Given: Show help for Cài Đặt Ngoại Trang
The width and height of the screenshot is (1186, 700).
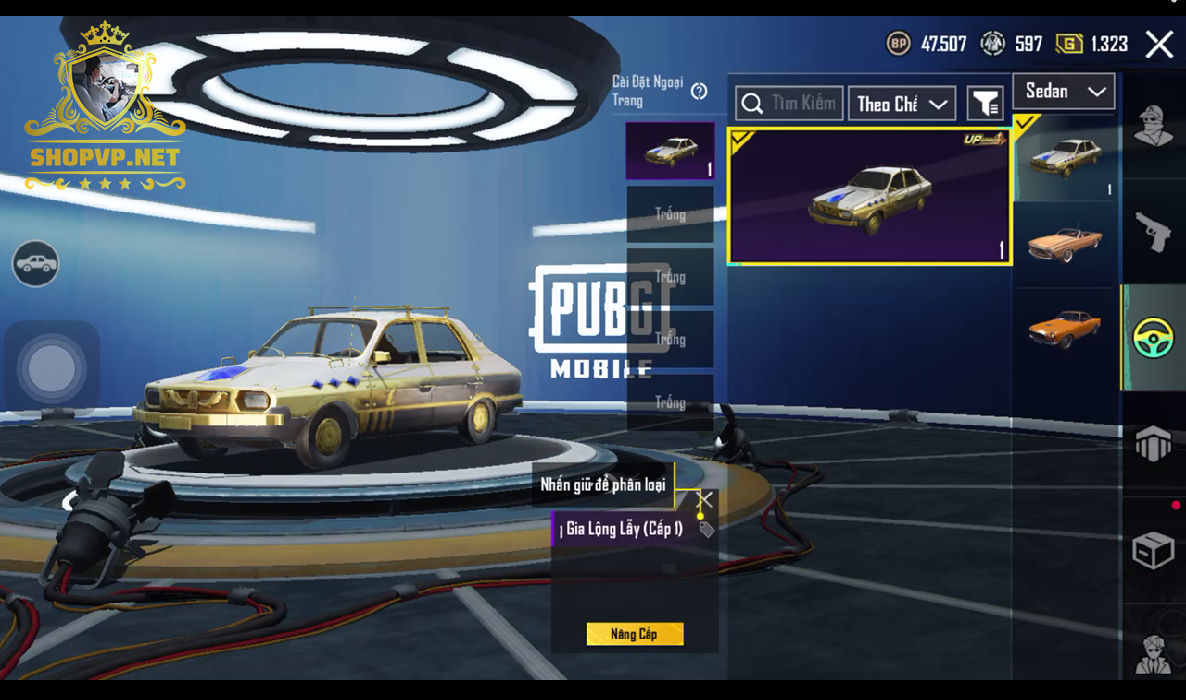Looking at the screenshot, I should (699, 91).
